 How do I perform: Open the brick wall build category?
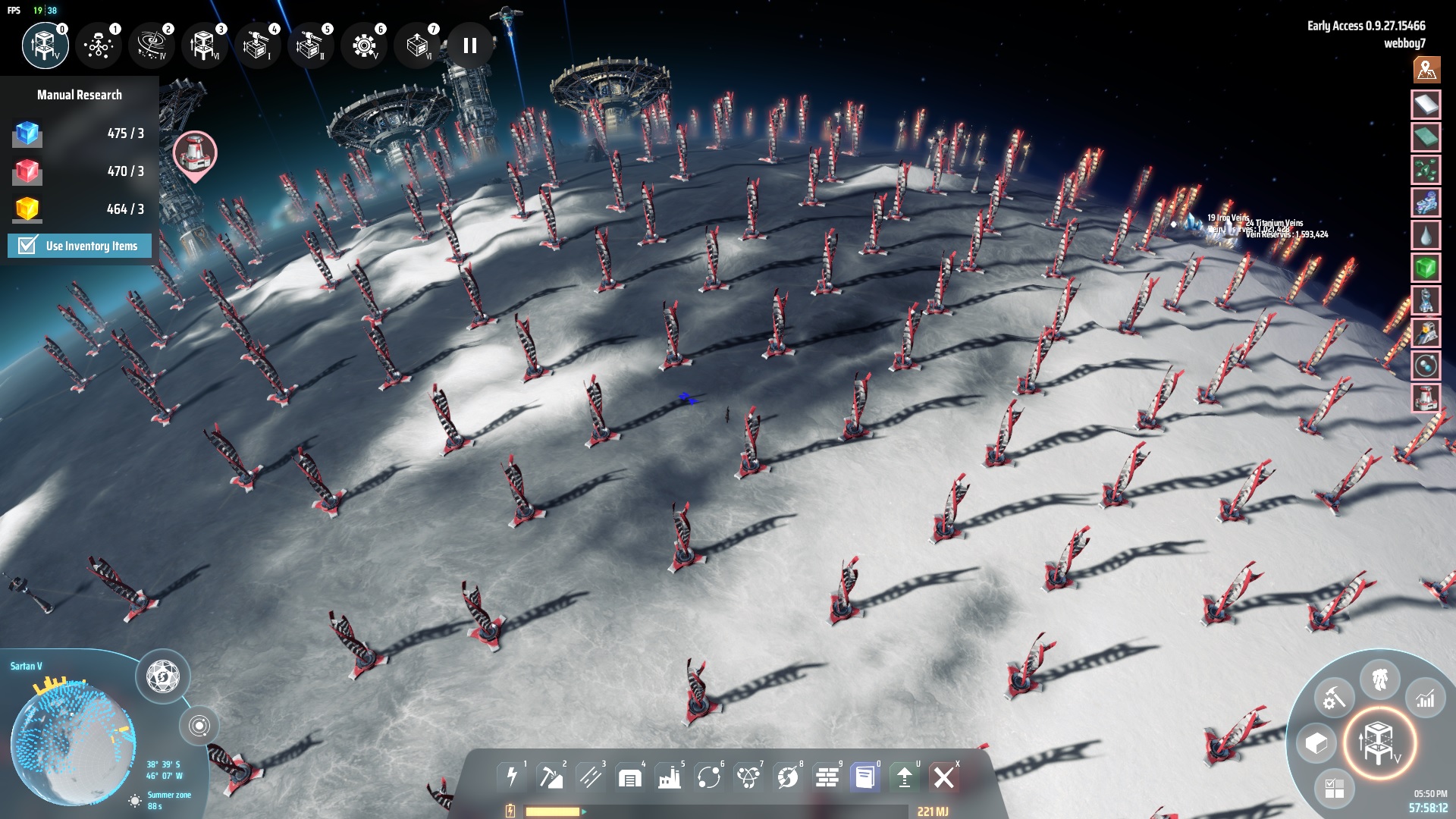tap(827, 777)
